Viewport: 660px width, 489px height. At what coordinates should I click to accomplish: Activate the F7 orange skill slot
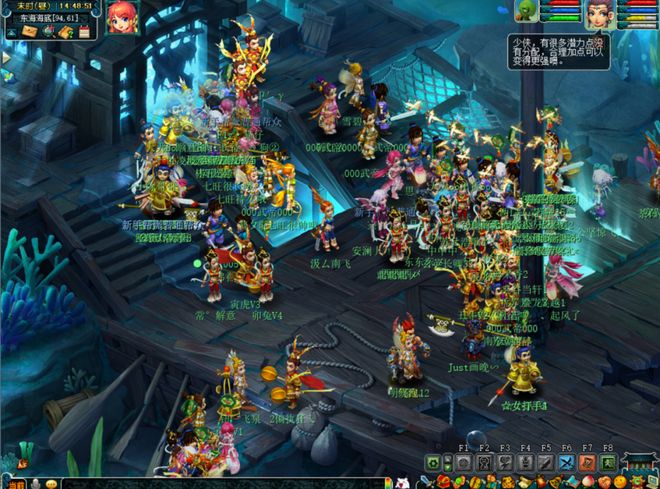[x=587, y=463]
